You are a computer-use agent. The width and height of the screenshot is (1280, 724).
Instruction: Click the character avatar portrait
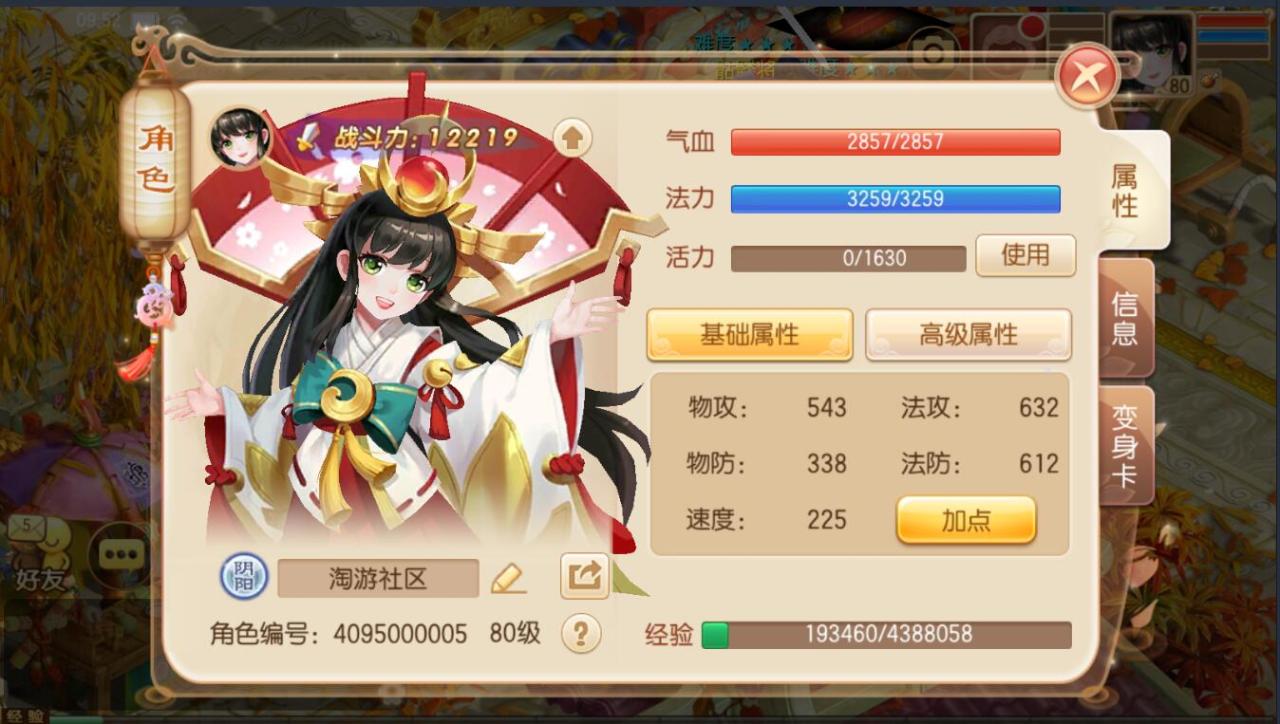pyautogui.click(x=241, y=137)
